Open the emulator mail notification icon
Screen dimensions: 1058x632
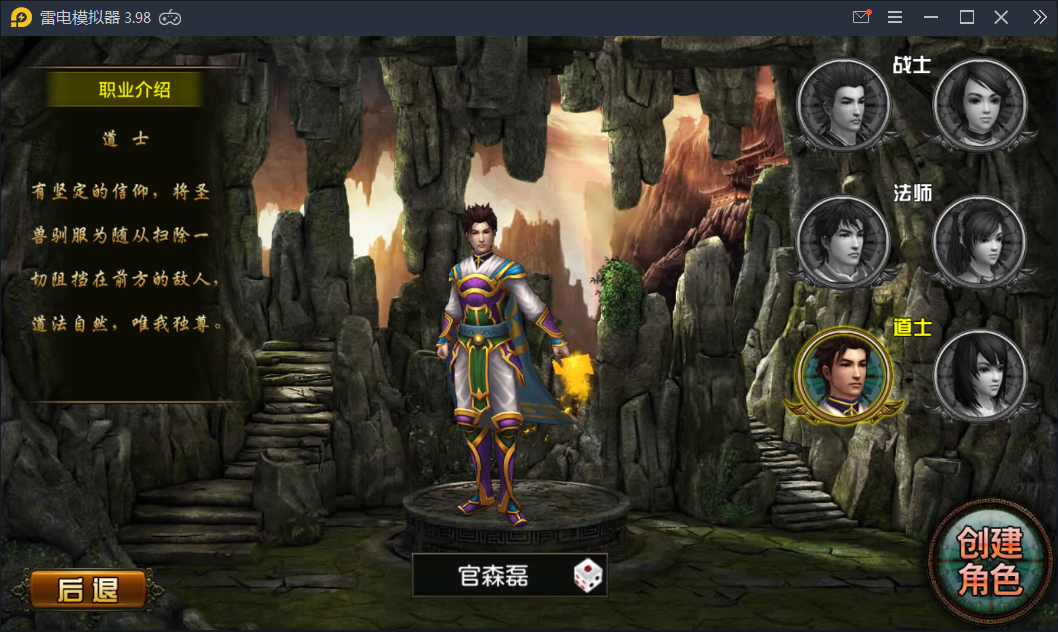pyautogui.click(x=861, y=17)
